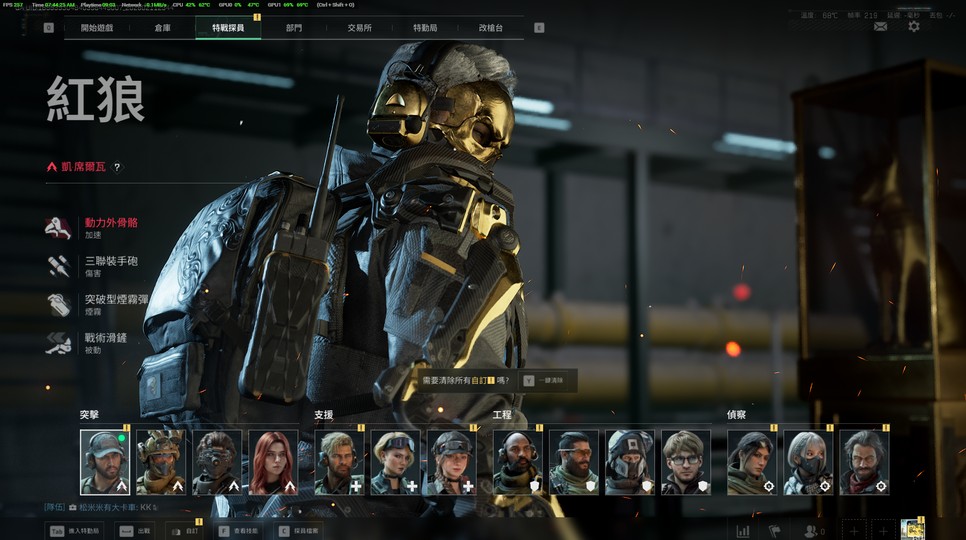This screenshot has width=966, height=540.
Task: Go to the 交易所 tab
Action: pyautogui.click(x=359, y=28)
